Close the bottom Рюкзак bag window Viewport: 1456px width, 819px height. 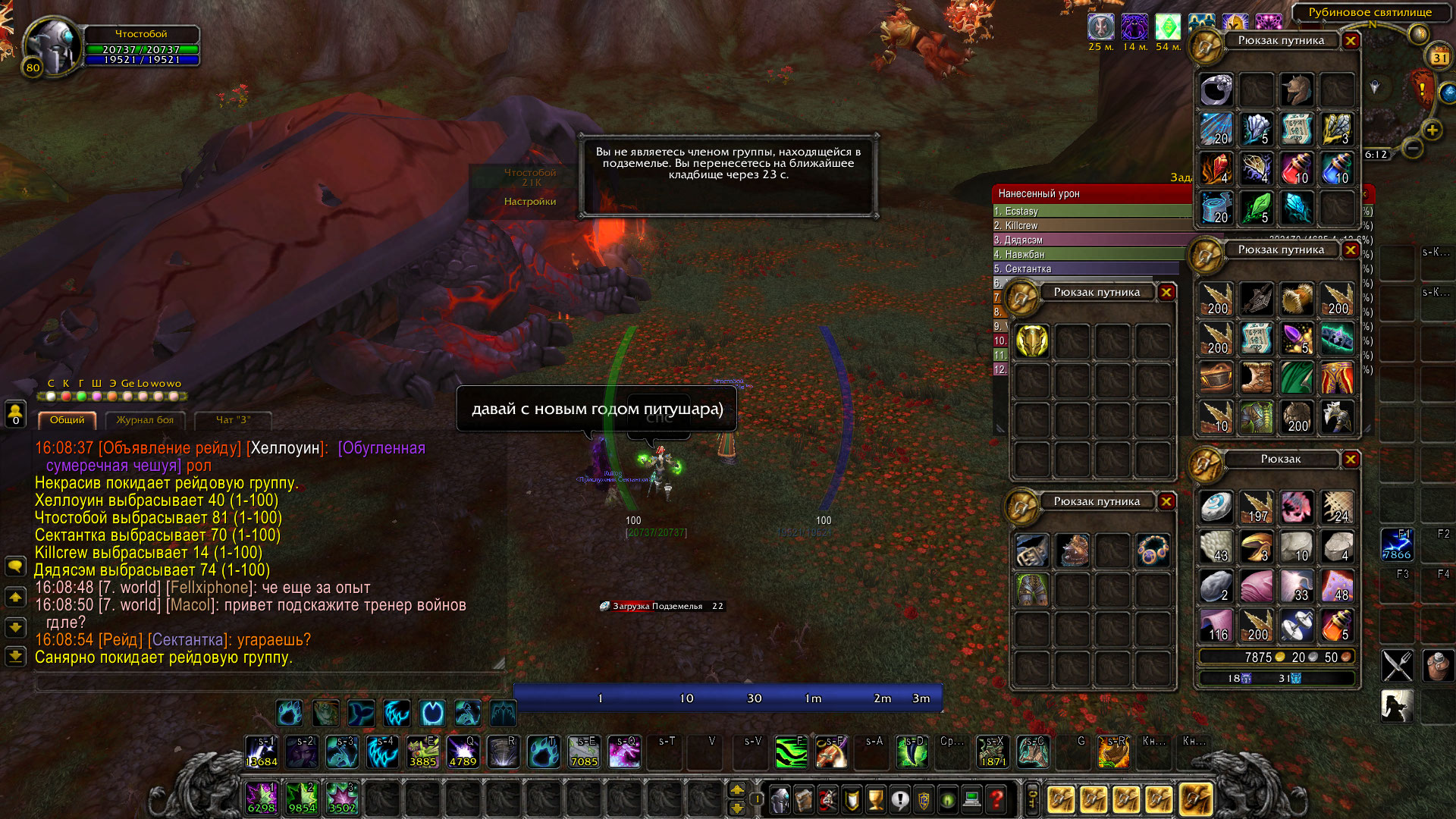coord(1351,460)
